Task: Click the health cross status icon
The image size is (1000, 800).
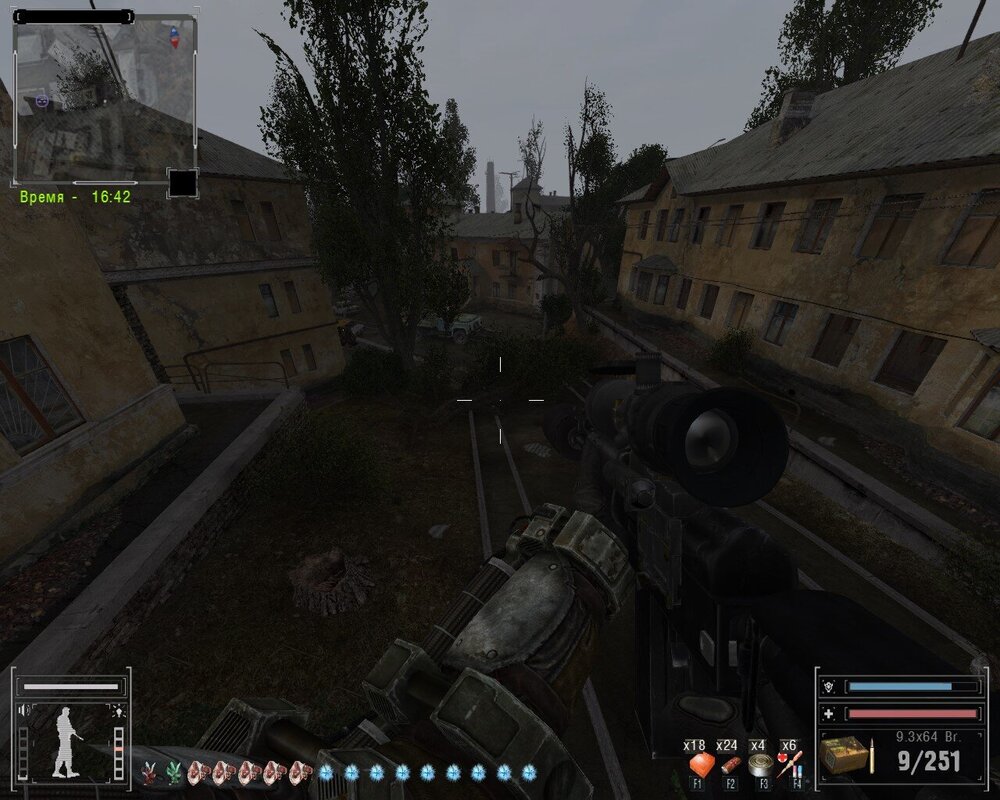Action: [828, 713]
